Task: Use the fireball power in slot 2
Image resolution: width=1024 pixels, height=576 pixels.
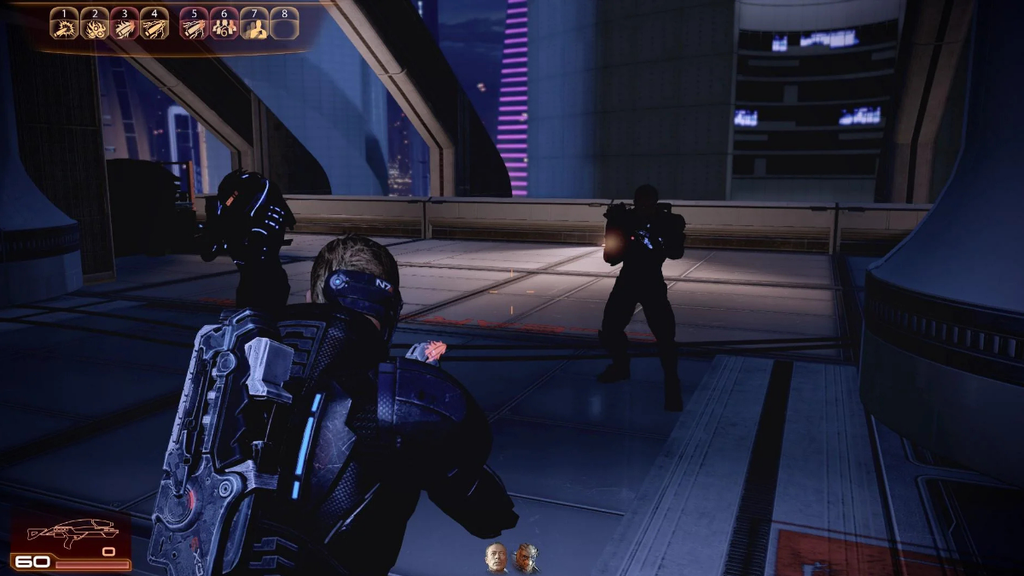Action: point(95,25)
